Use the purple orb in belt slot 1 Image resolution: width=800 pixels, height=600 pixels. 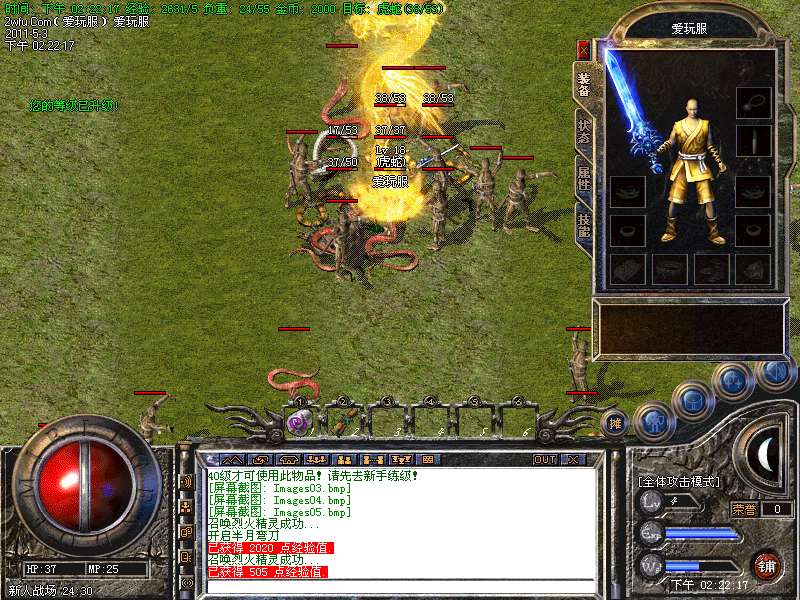click(x=298, y=421)
